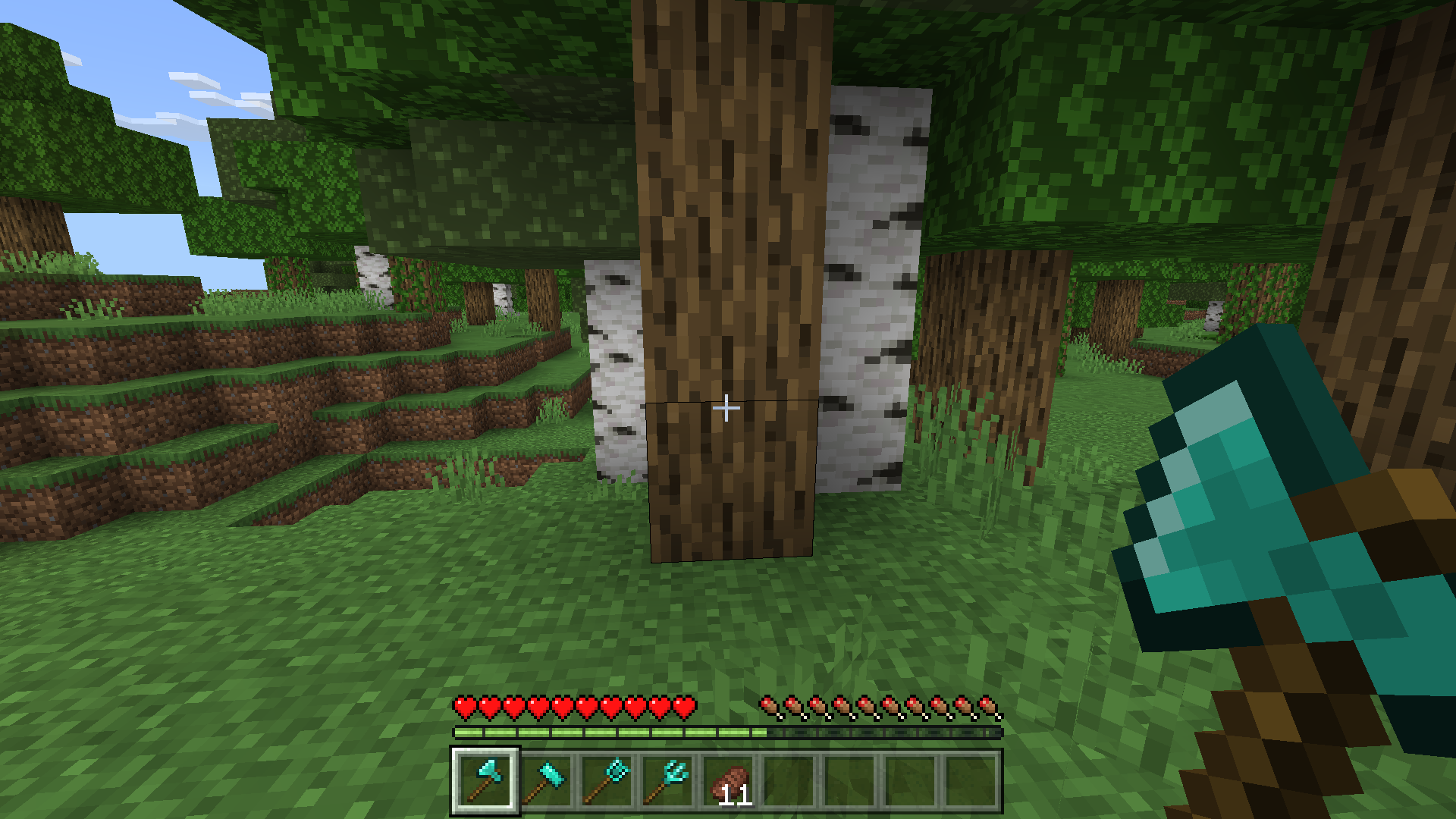
Task: Click the crosshair at screen center
Action: coord(726,408)
